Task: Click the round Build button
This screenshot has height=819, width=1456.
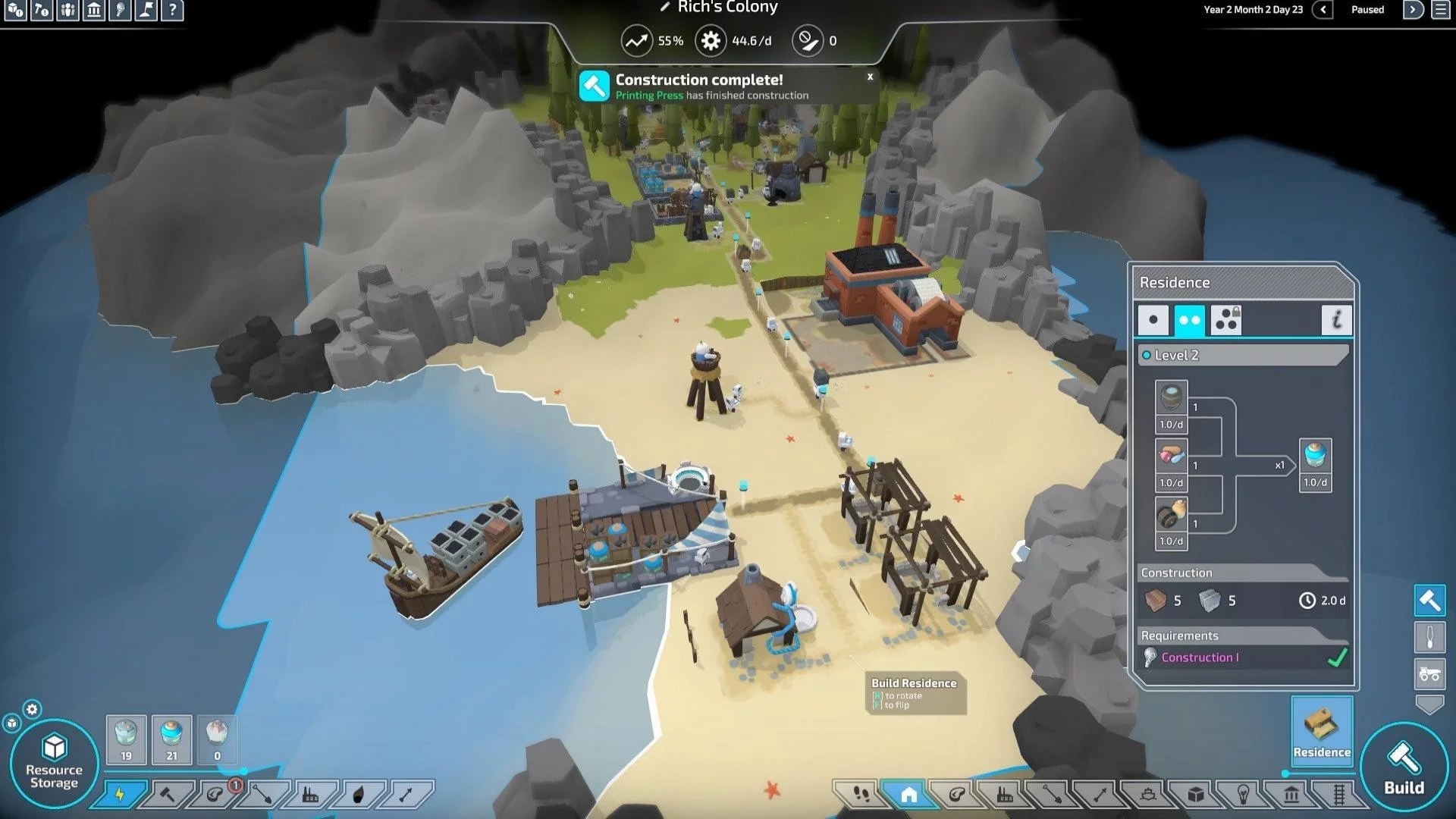Action: click(1404, 766)
